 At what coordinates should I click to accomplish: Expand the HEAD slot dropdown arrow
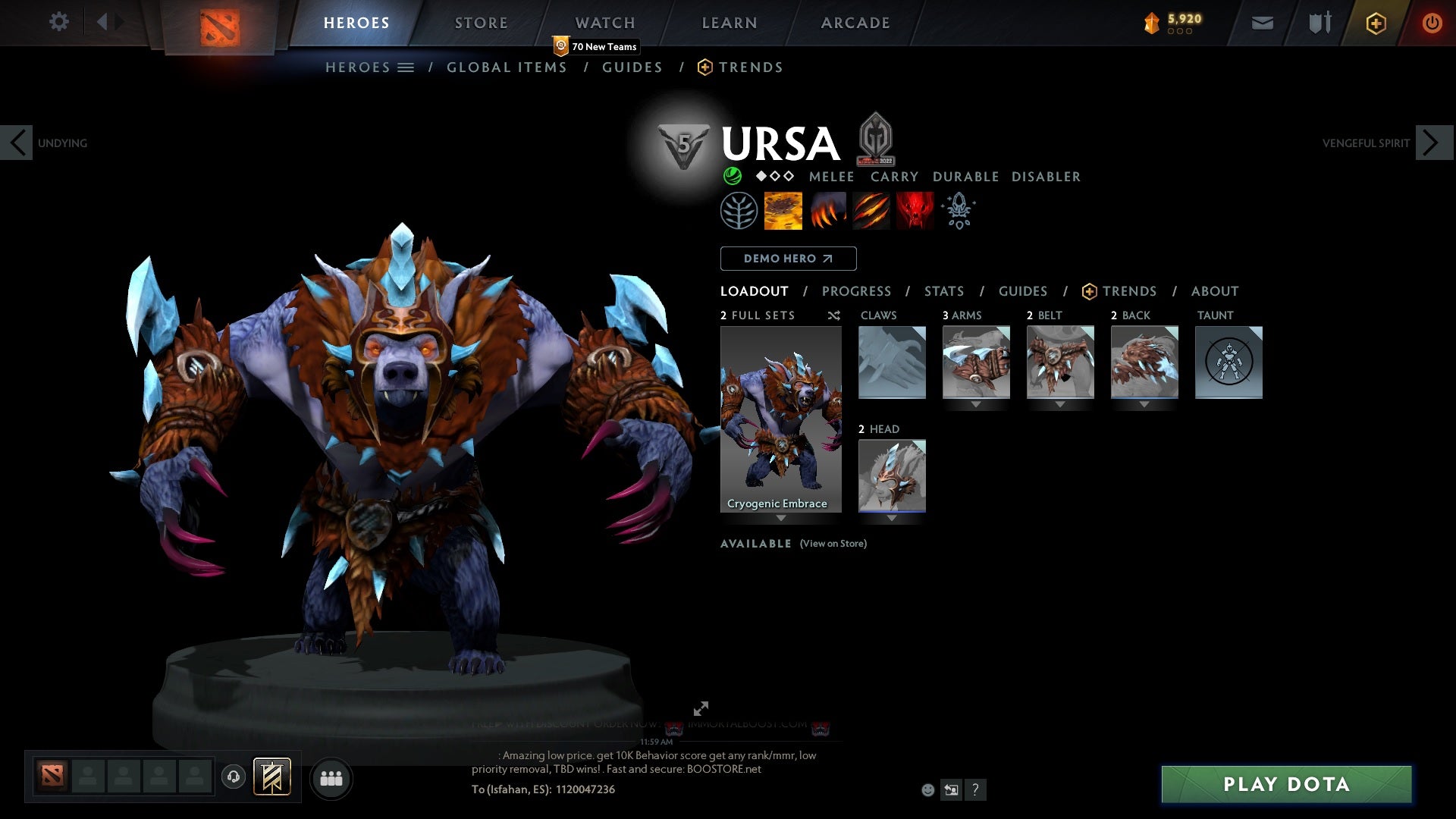892,518
